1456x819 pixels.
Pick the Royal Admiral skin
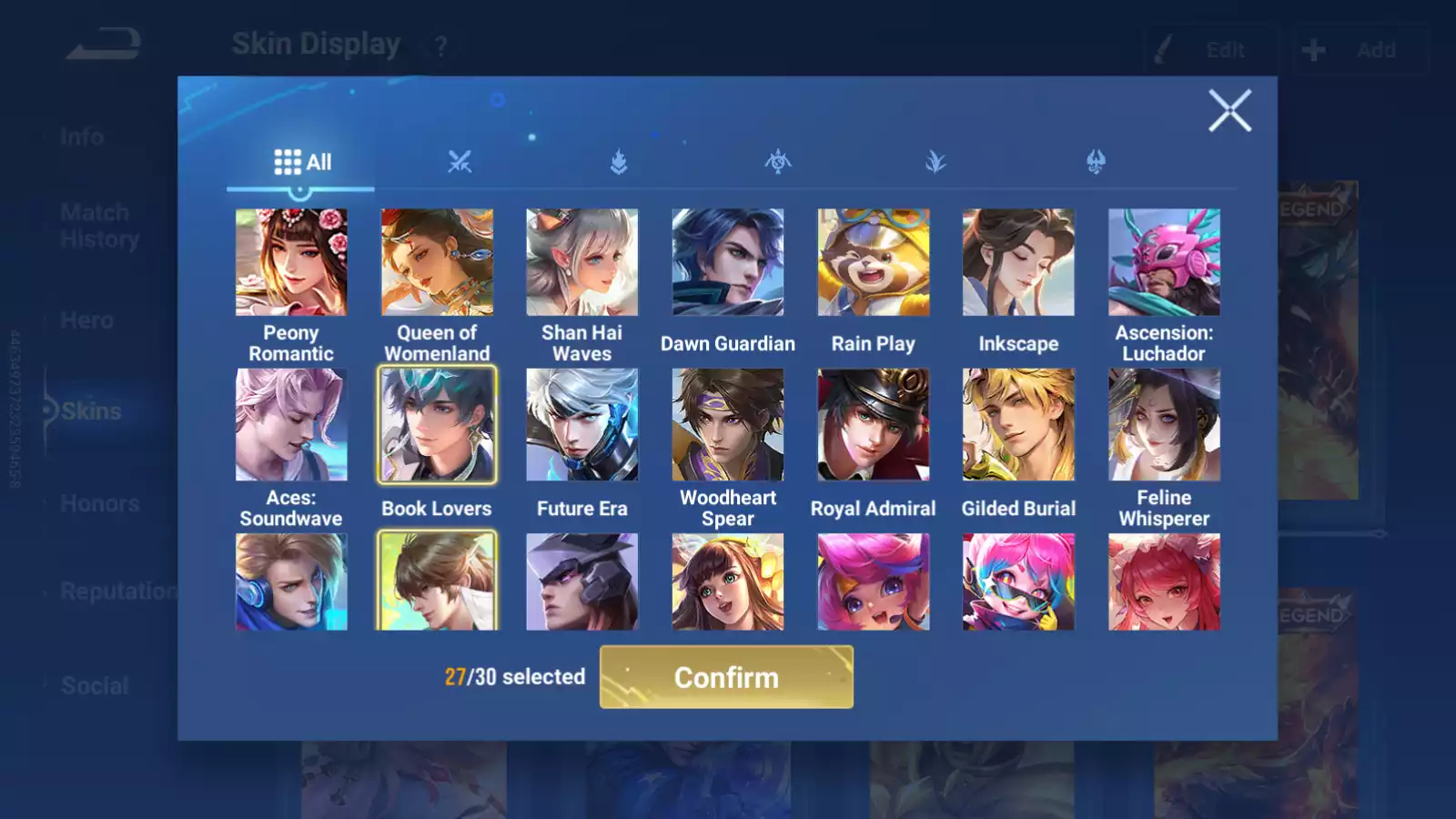click(x=874, y=424)
